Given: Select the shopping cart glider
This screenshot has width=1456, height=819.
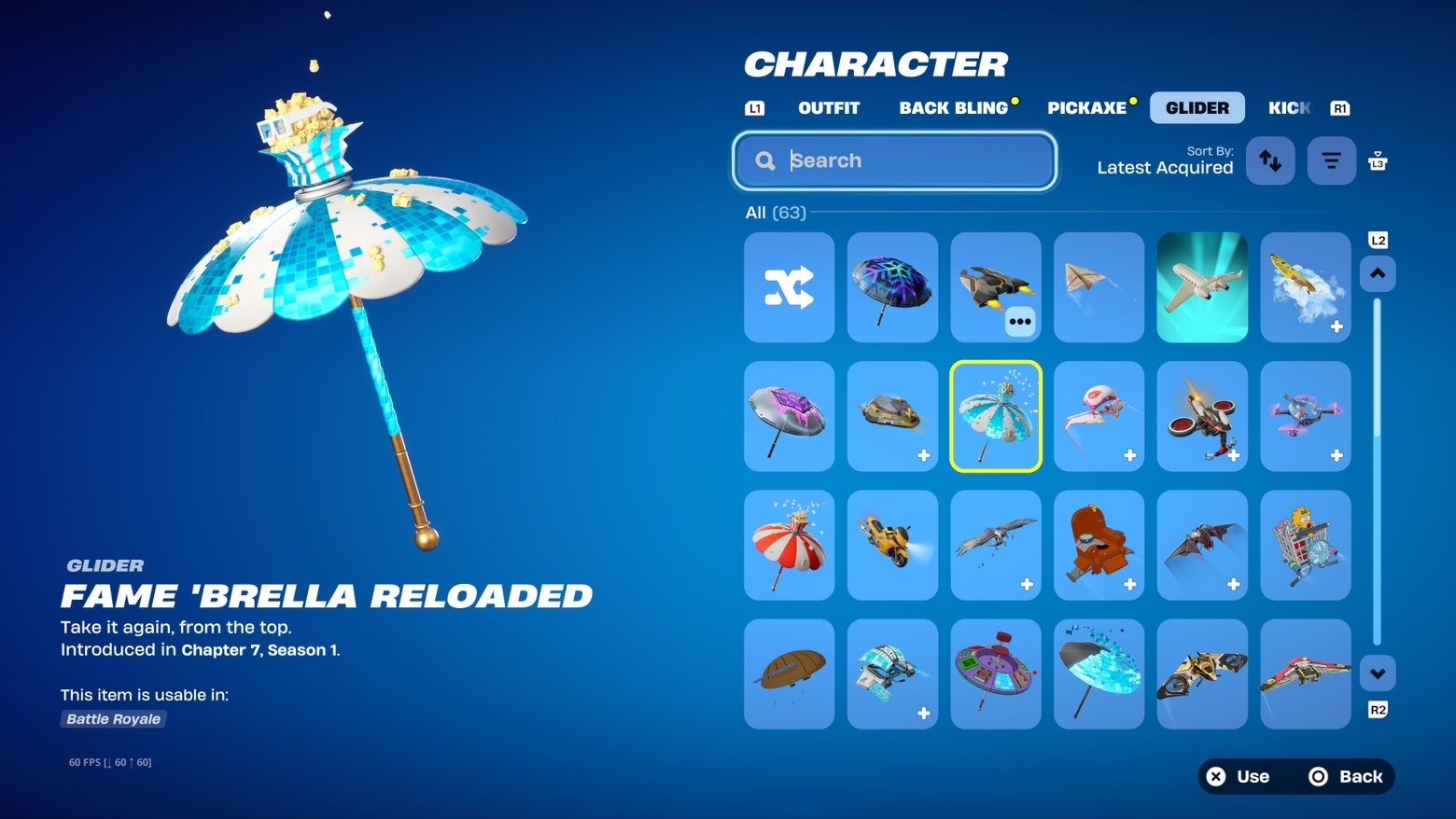Looking at the screenshot, I should (x=1305, y=545).
